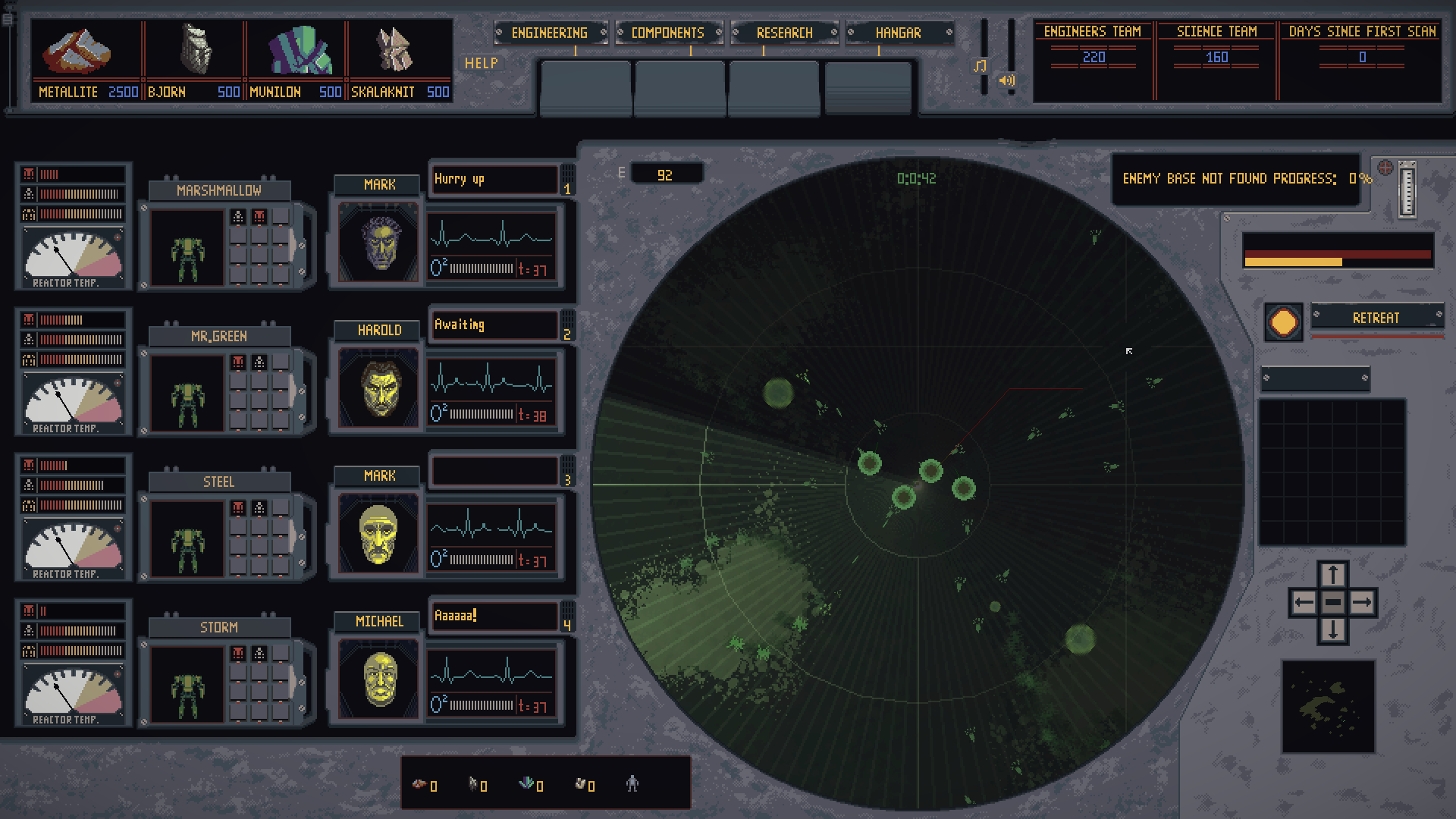
Task: Click the hazard icon beside Retreat
Action: pyautogui.click(x=1283, y=322)
